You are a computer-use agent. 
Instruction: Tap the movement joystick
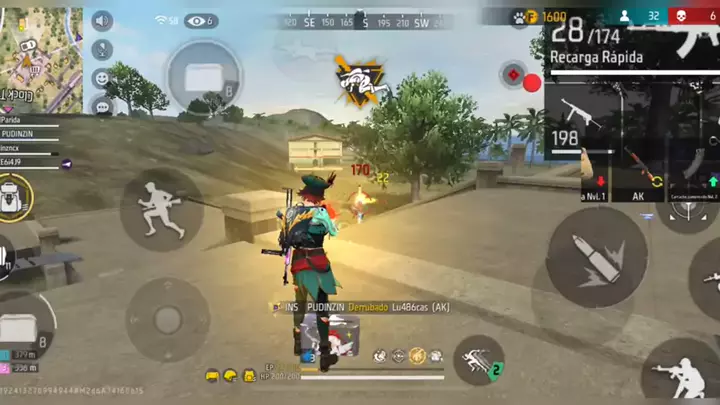(x=167, y=319)
